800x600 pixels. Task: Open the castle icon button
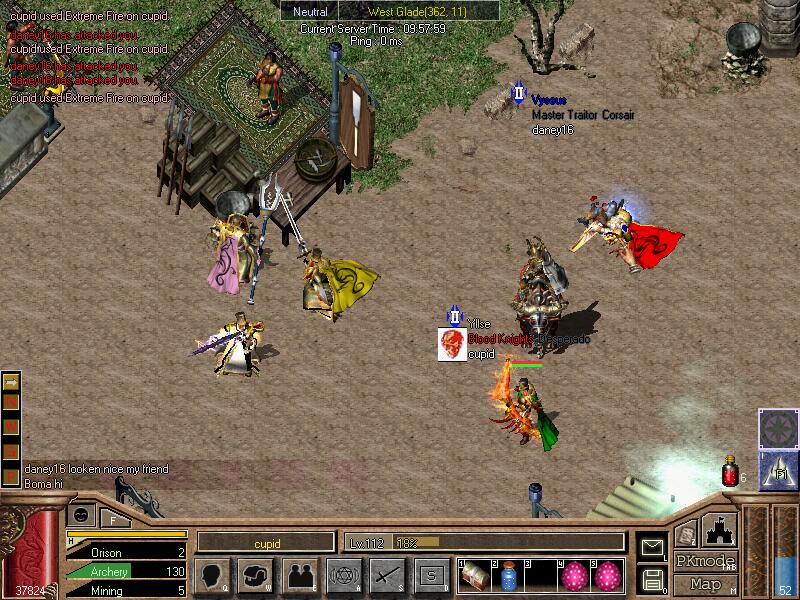tap(720, 528)
